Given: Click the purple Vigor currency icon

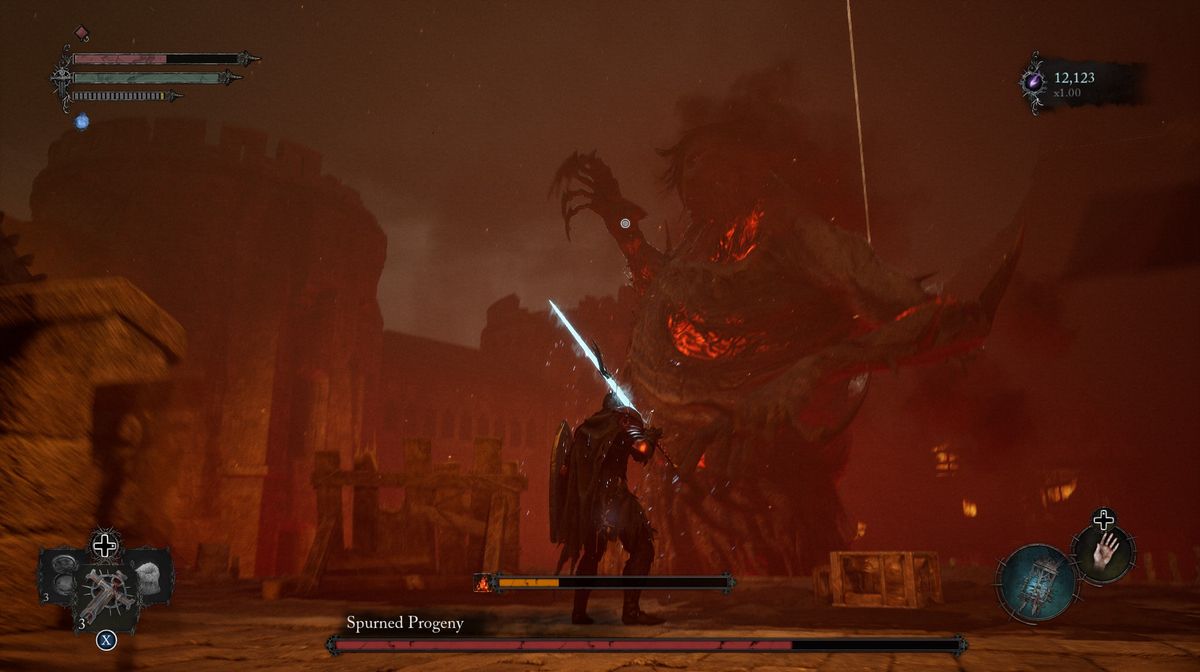Looking at the screenshot, I should [1033, 81].
